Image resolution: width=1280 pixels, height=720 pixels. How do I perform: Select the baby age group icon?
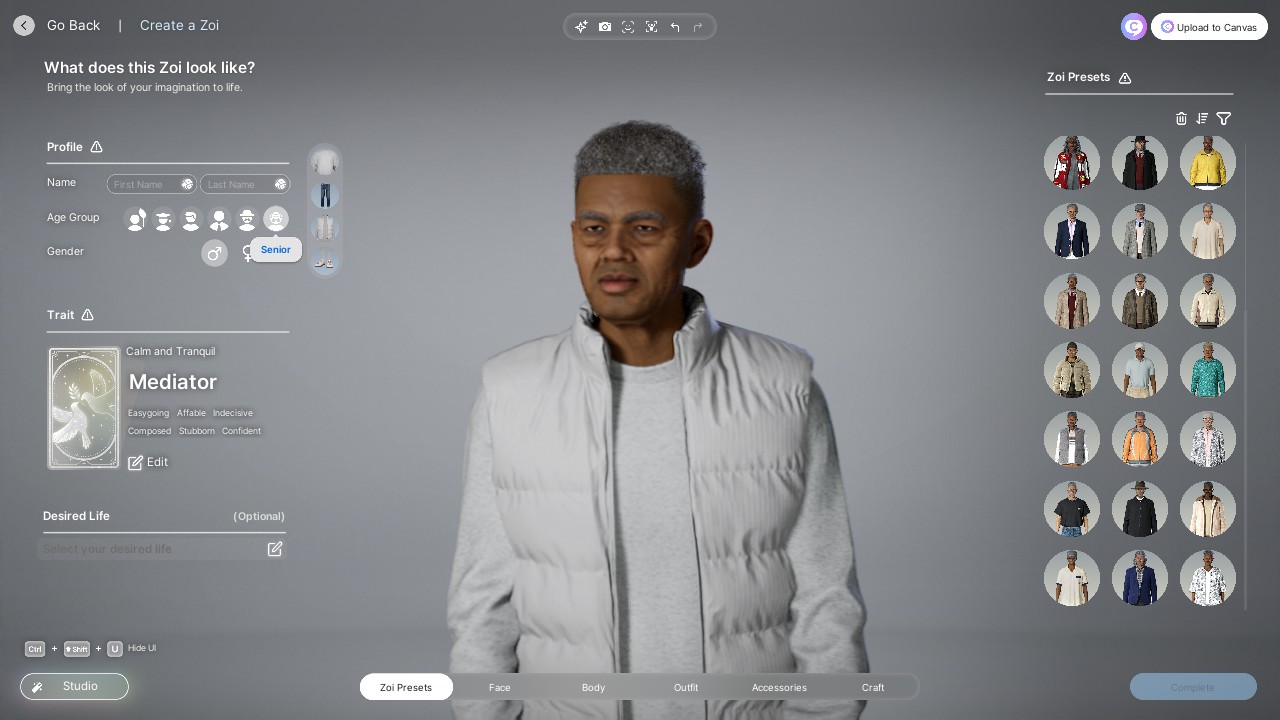point(136,219)
